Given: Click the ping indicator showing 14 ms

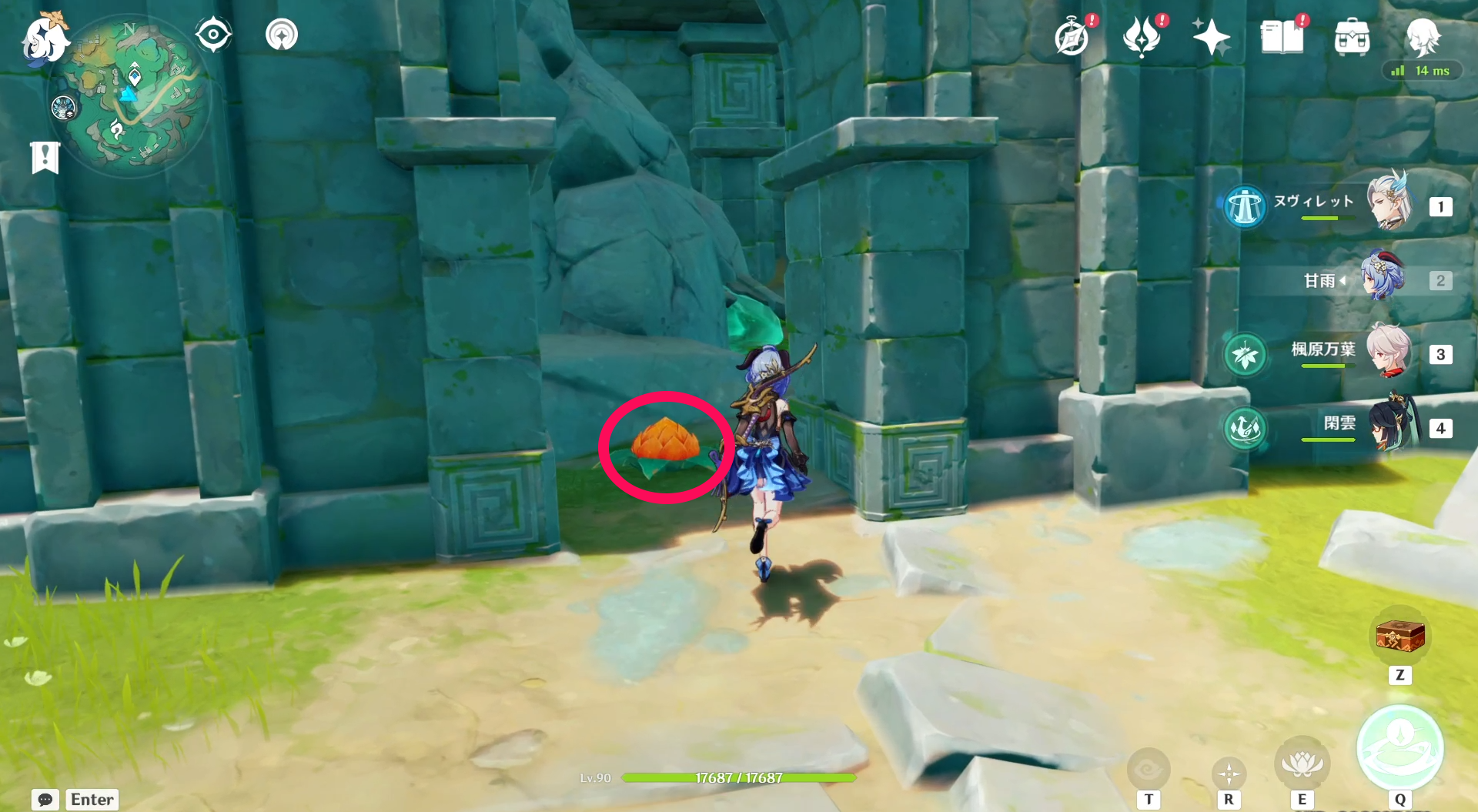Looking at the screenshot, I should point(1423,71).
